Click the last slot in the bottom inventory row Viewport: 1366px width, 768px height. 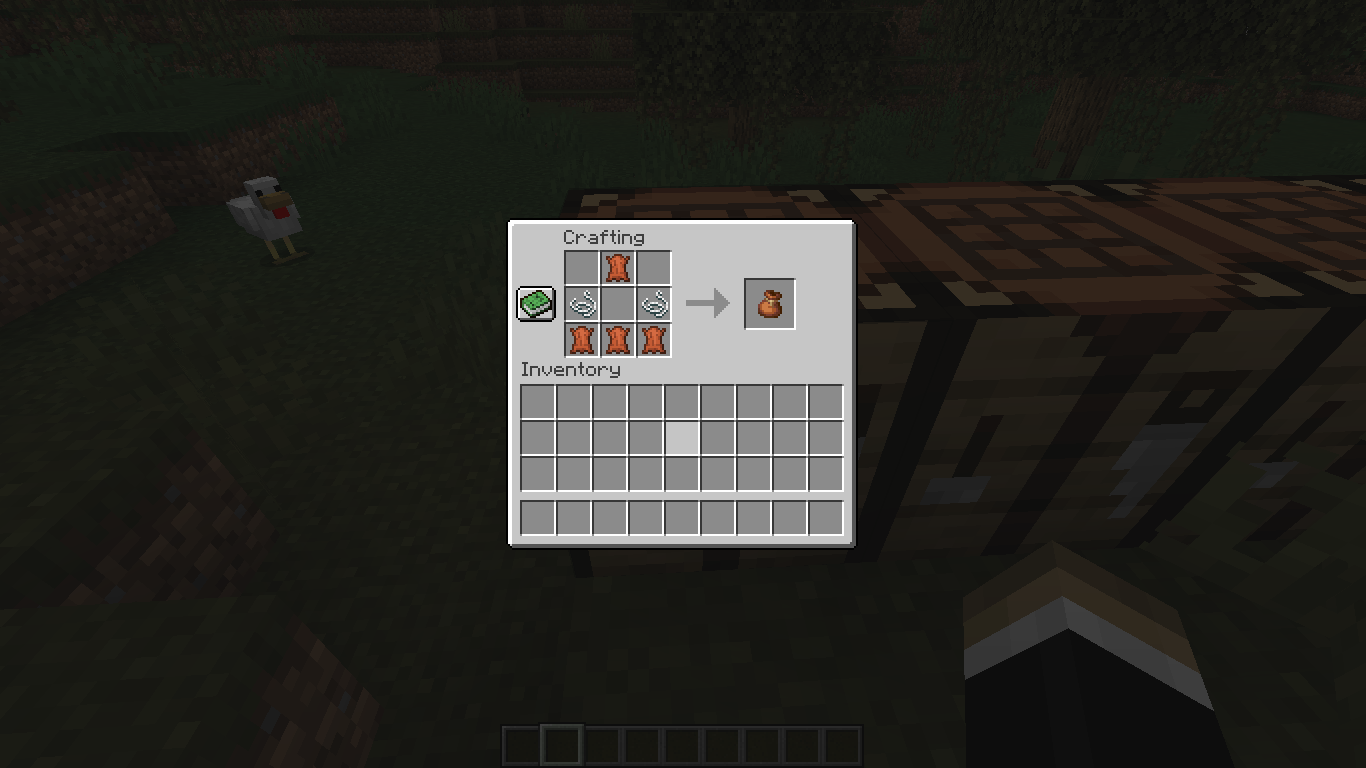pyautogui.click(x=827, y=517)
